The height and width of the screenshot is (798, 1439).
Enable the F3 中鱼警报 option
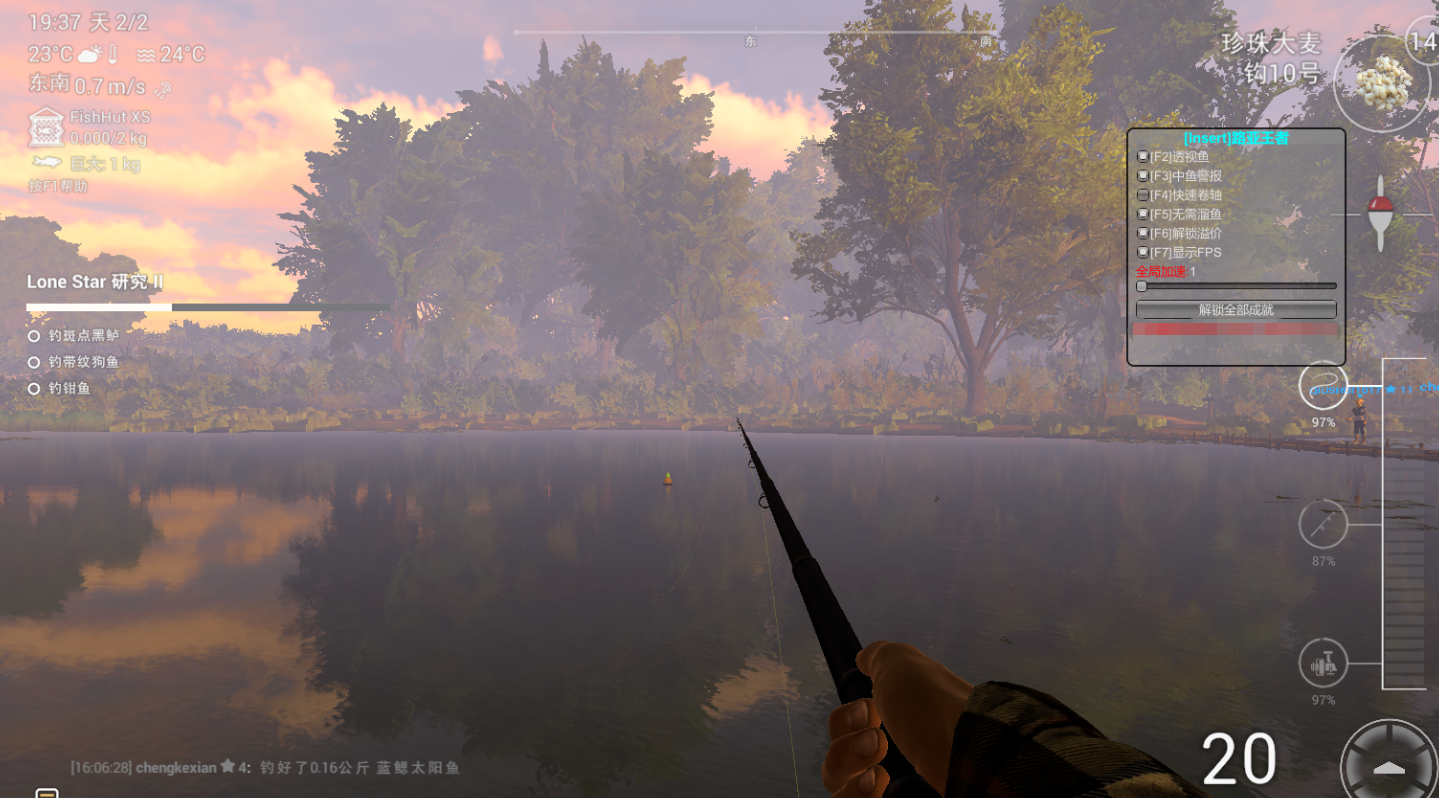[1143, 176]
